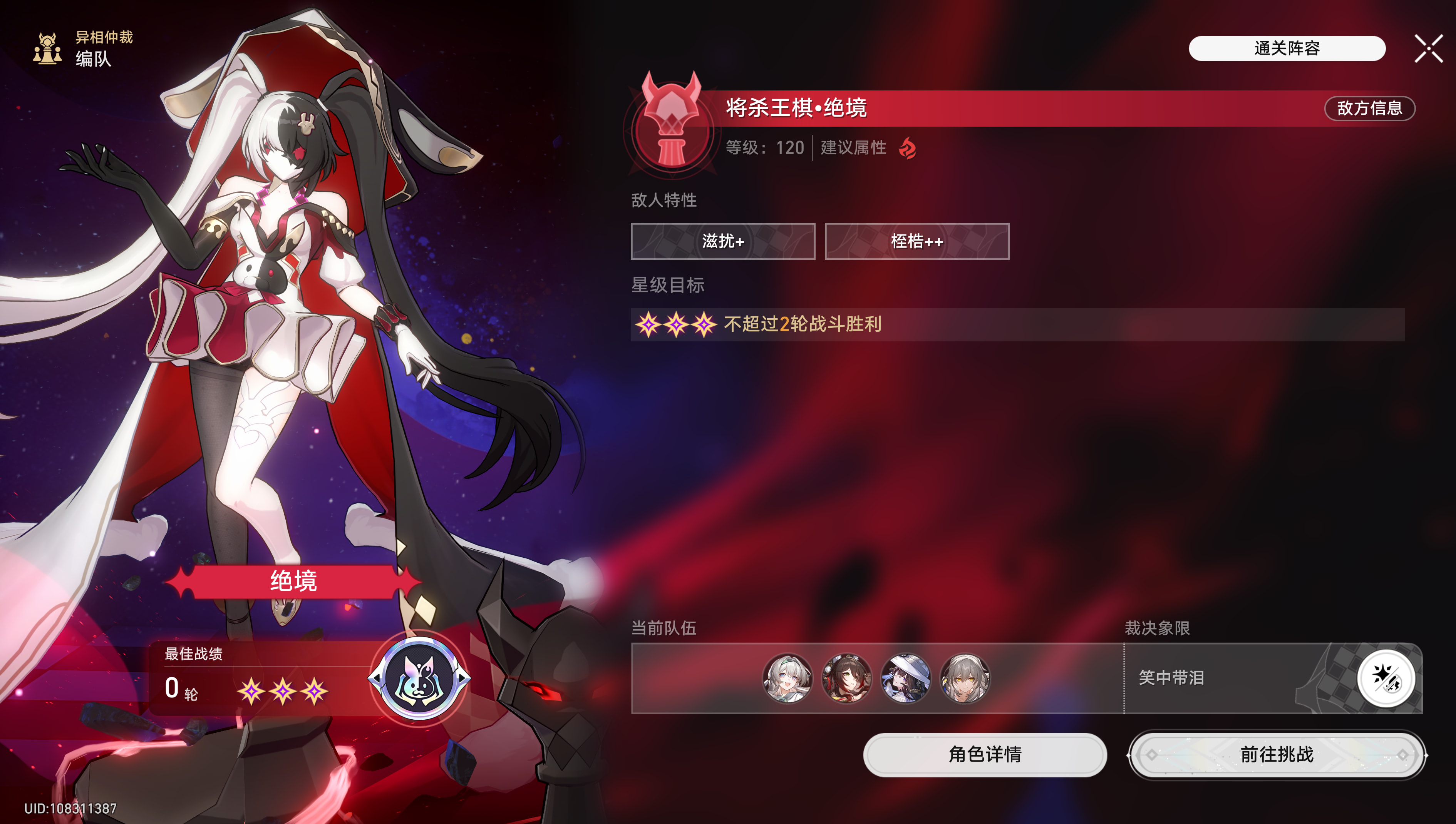Open the 通关阵容 clear lineup panel
Screen dimensions: 1456x824
1286,48
